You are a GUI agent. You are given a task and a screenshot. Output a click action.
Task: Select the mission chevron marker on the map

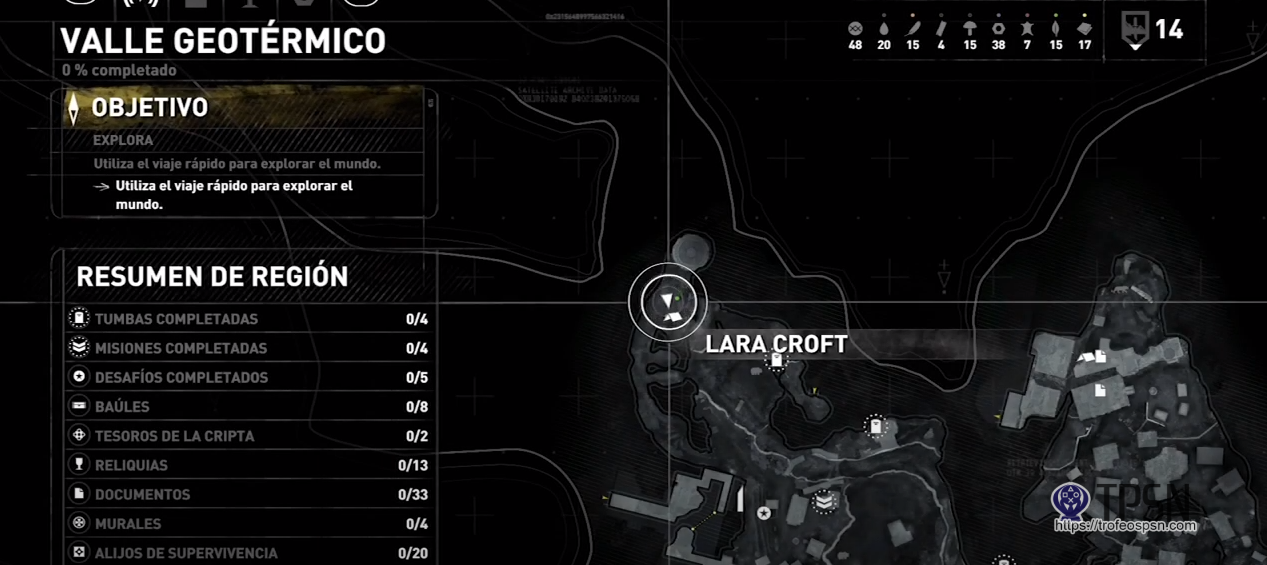[x=824, y=501]
